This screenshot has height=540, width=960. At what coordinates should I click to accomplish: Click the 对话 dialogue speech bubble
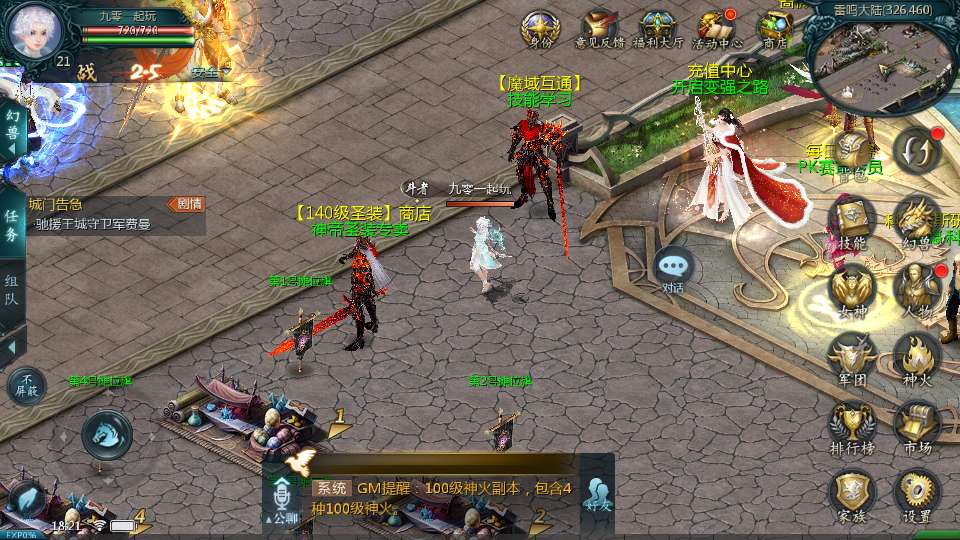(674, 268)
